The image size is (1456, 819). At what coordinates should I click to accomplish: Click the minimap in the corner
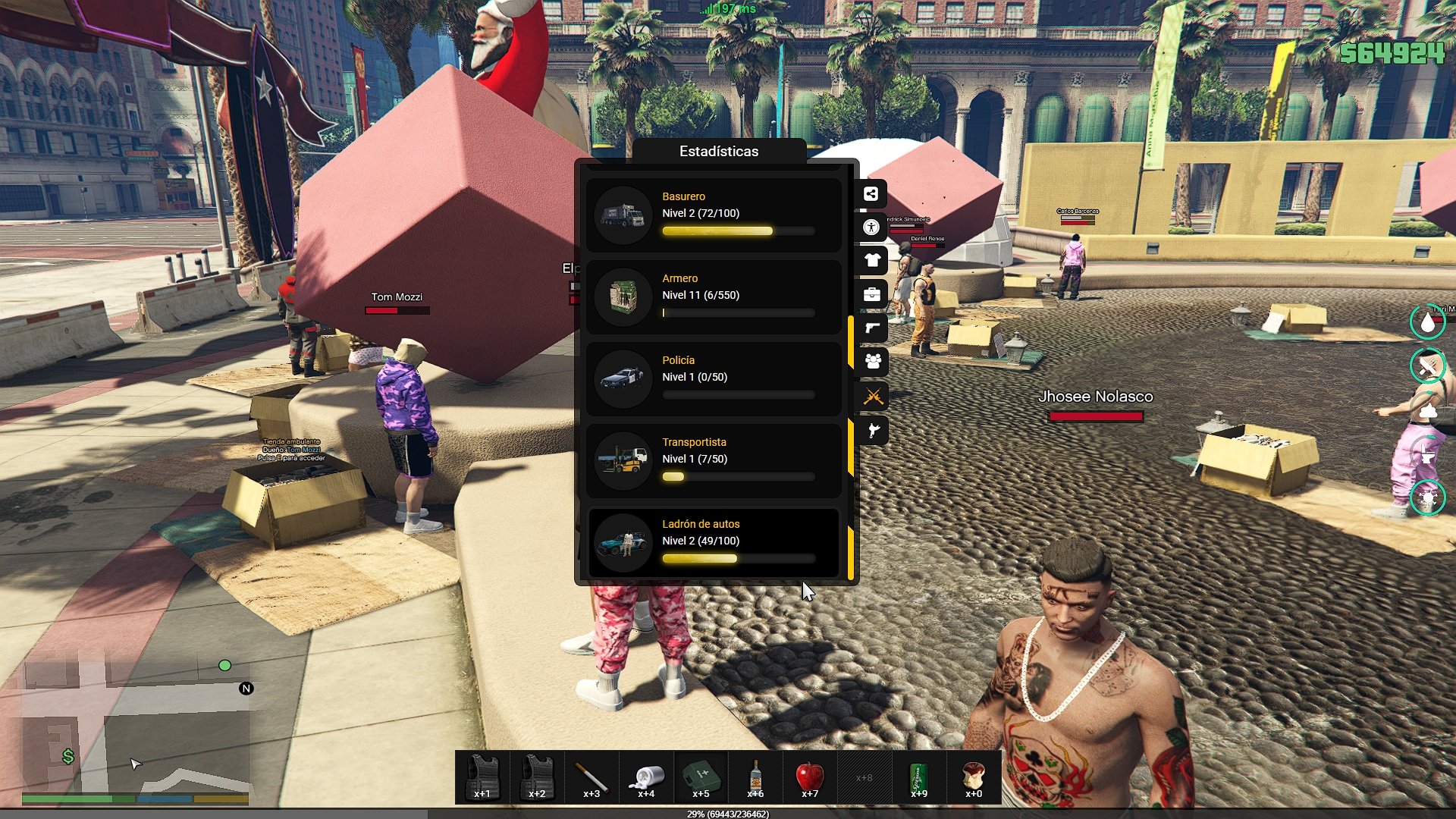tap(136, 728)
